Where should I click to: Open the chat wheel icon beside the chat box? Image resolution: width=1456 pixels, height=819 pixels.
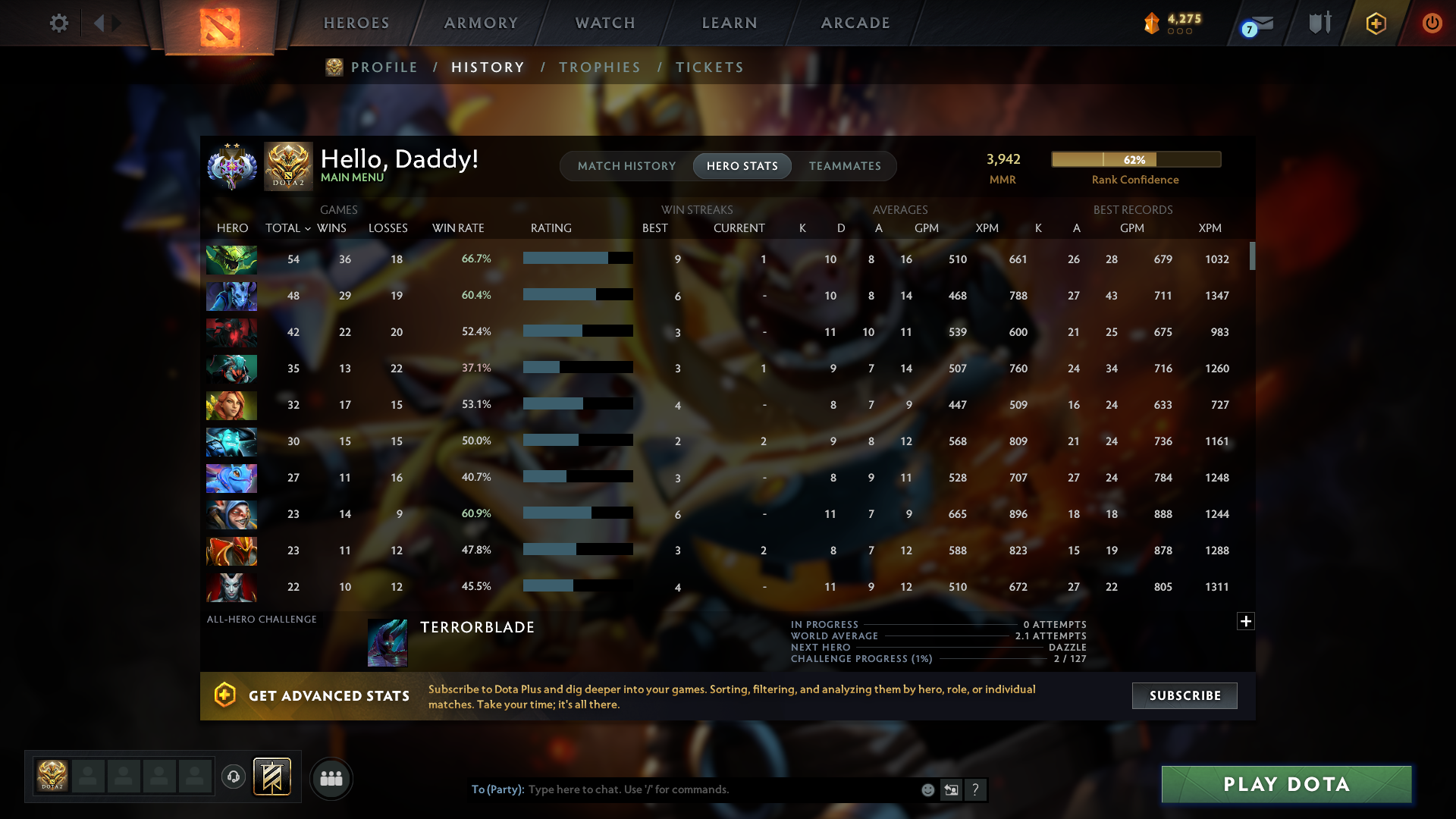pos(952,789)
